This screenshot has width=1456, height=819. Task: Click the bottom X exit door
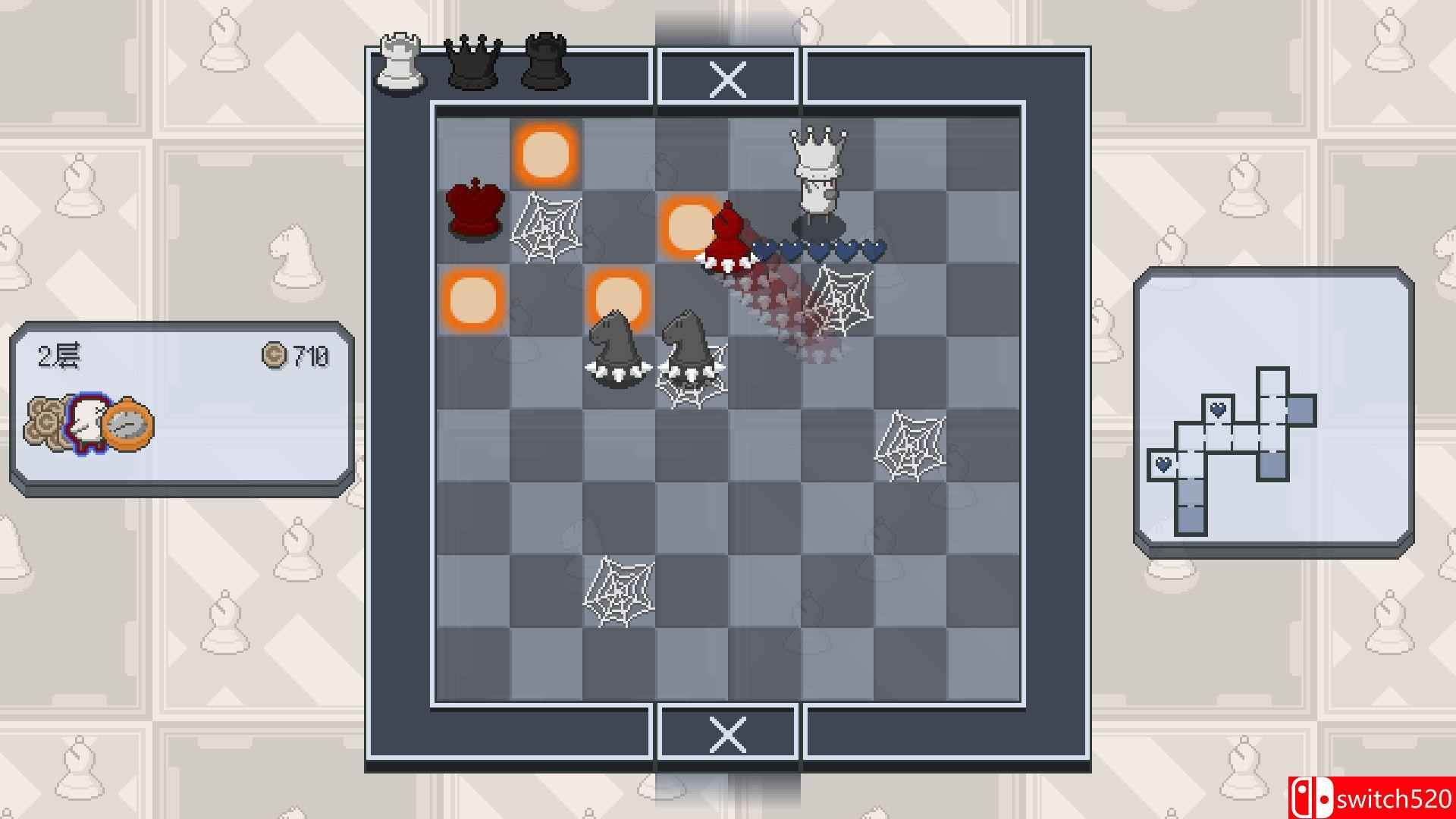tap(728, 734)
